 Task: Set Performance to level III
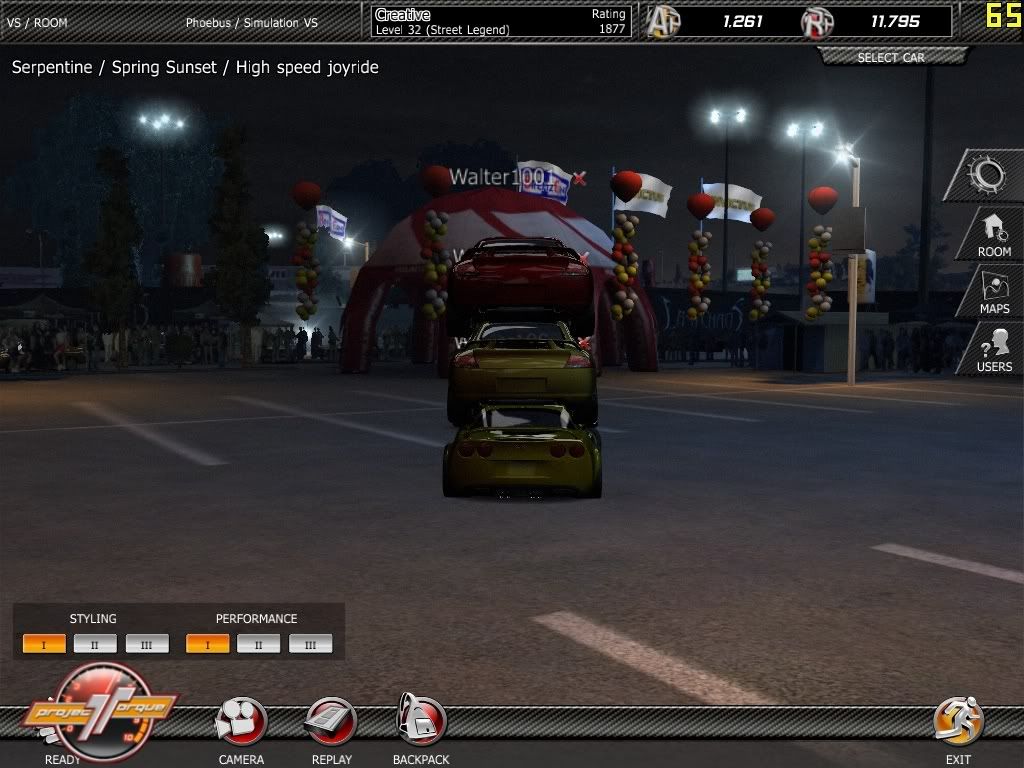click(x=310, y=644)
